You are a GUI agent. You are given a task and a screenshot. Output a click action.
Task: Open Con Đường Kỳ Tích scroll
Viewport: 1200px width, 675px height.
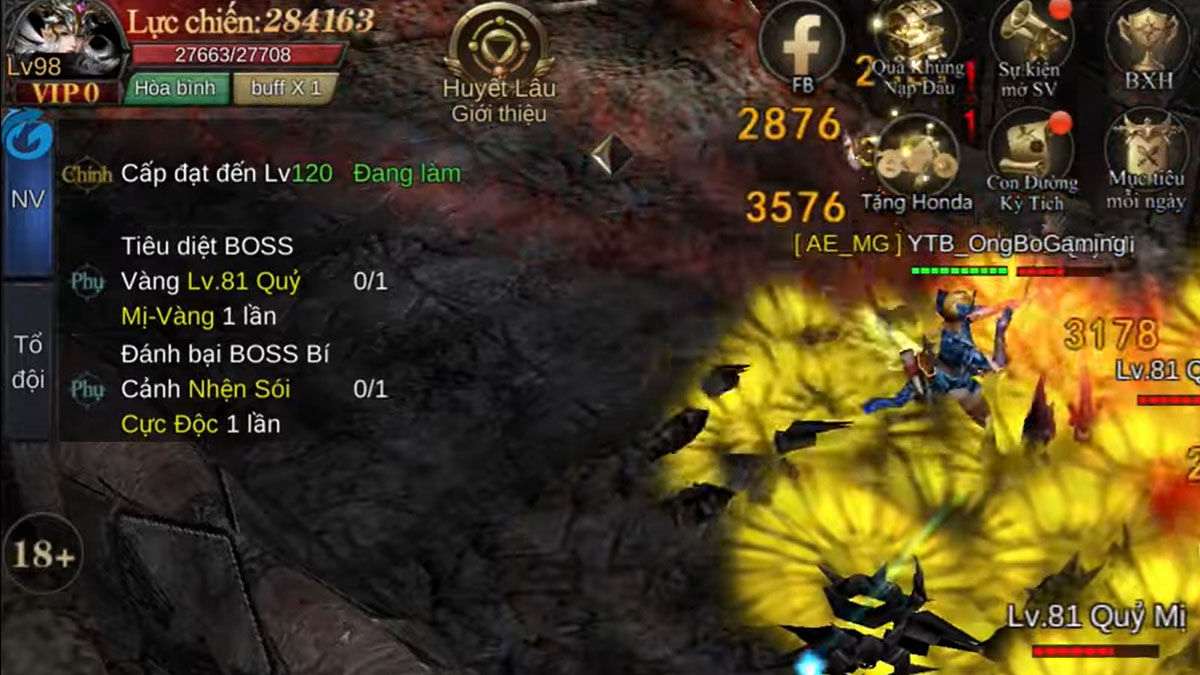pyautogui.click(x=1032, y=160)
